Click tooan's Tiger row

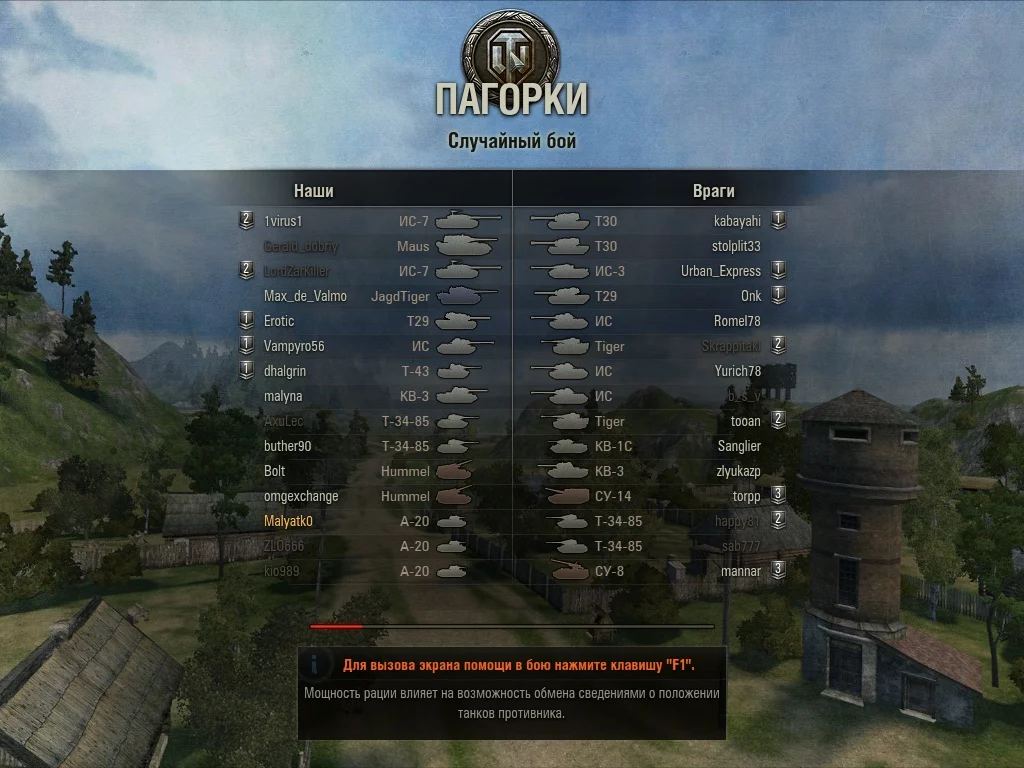click(x=746, y=421)
